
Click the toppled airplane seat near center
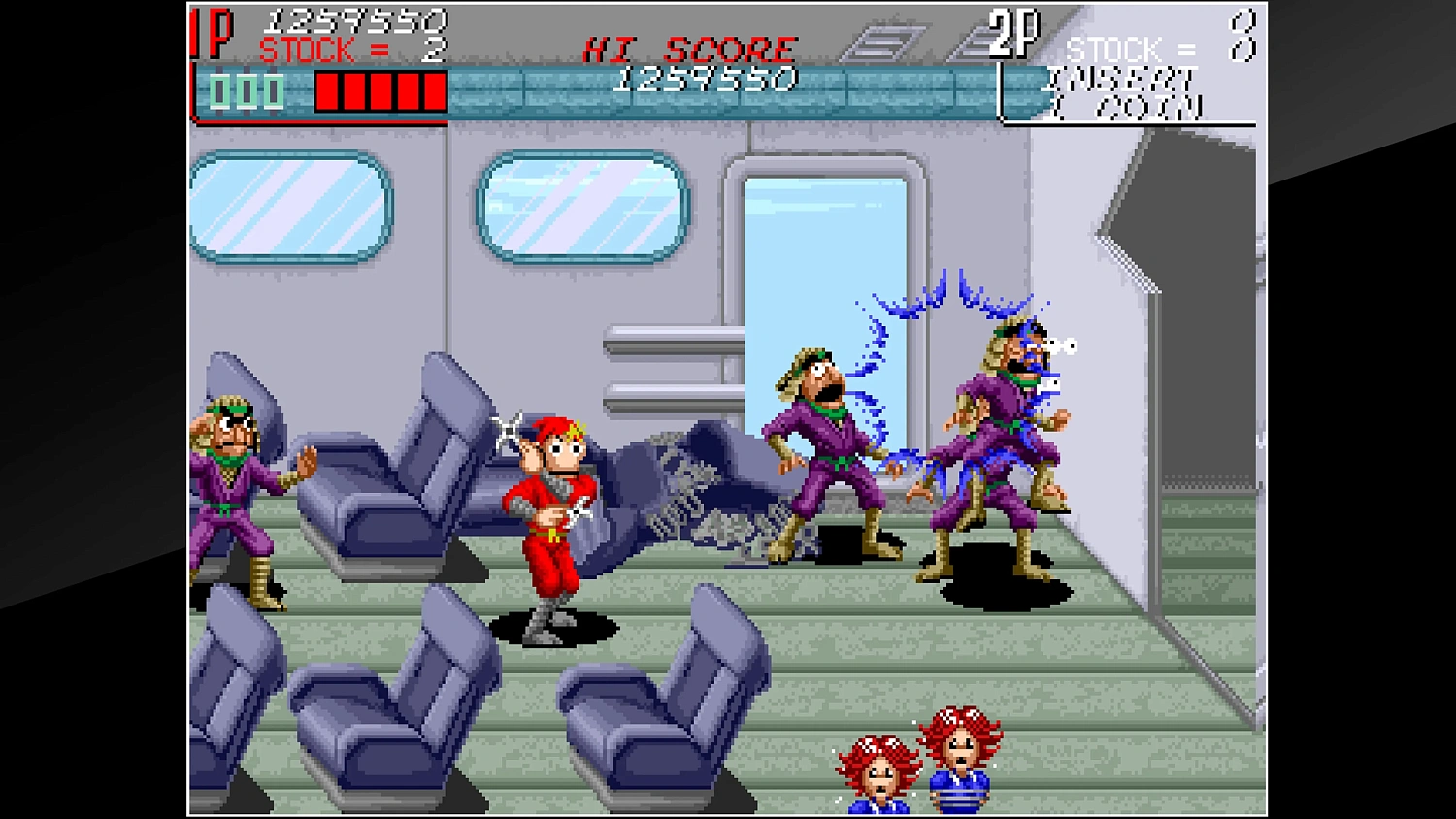(679, 485)
